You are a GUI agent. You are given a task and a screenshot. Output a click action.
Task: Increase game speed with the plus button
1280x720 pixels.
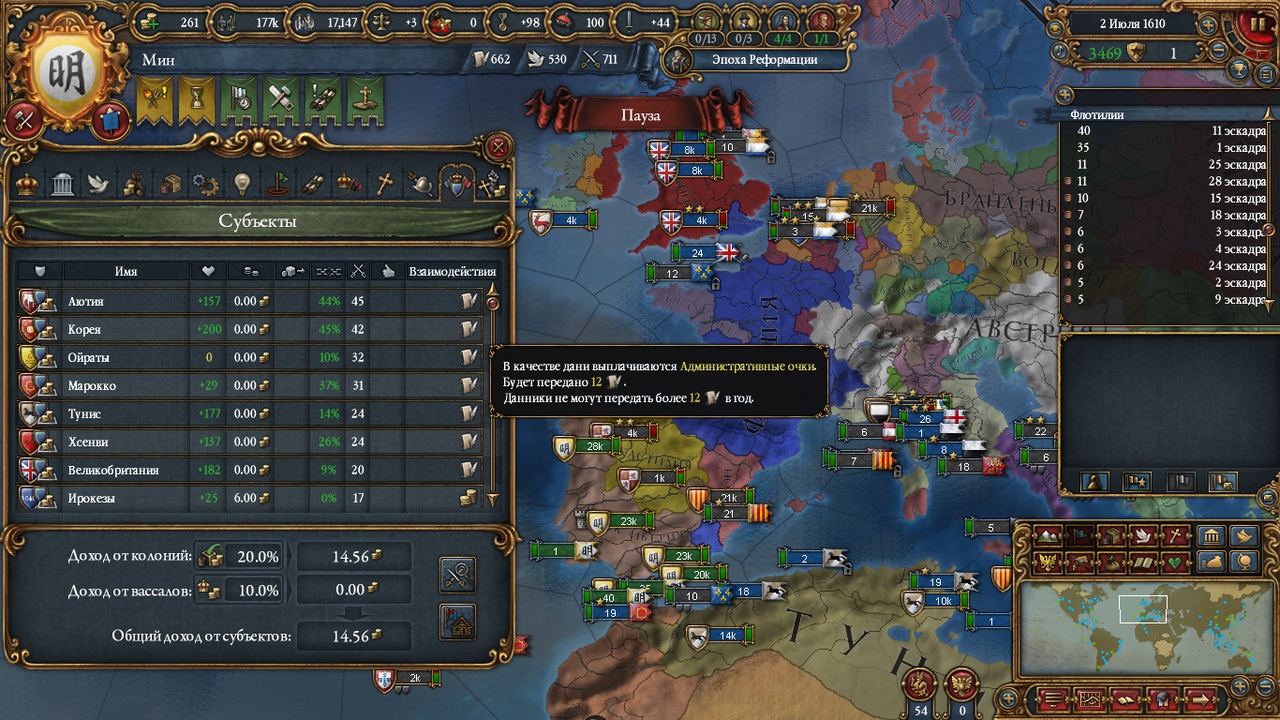tap(1209, 24)
